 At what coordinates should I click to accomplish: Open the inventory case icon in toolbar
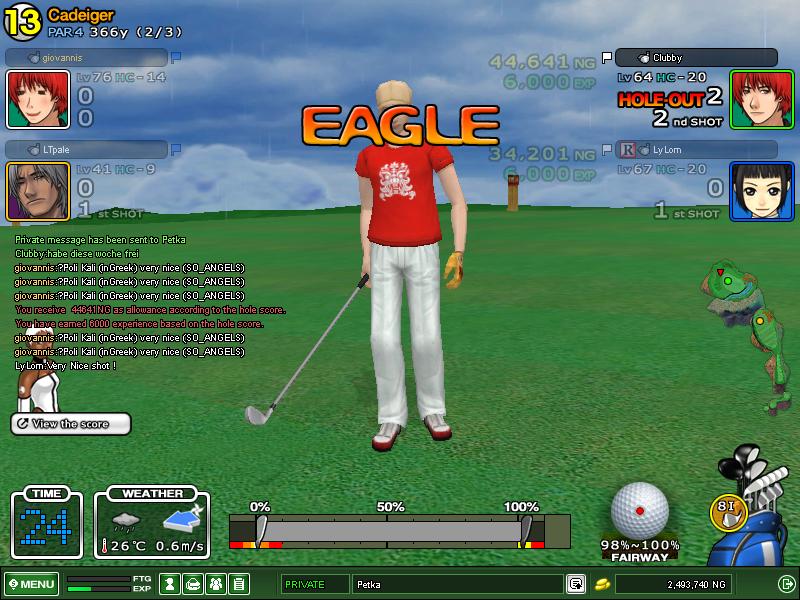(x=194, y=584)
